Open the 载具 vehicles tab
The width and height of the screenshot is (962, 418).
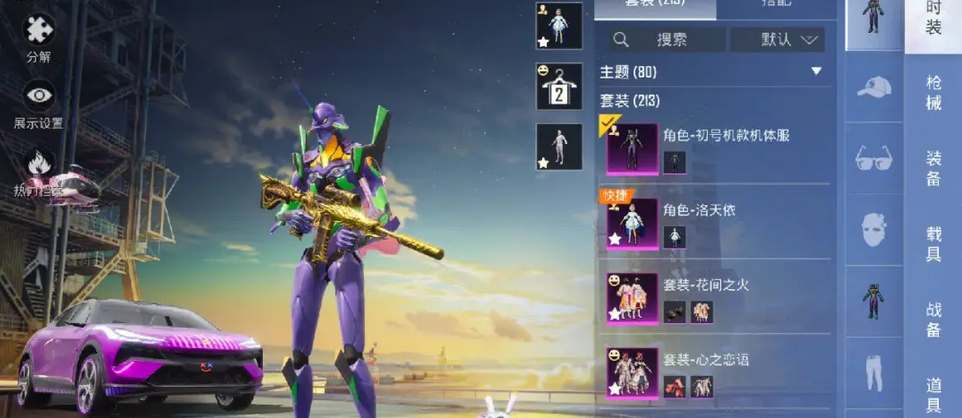933,243
